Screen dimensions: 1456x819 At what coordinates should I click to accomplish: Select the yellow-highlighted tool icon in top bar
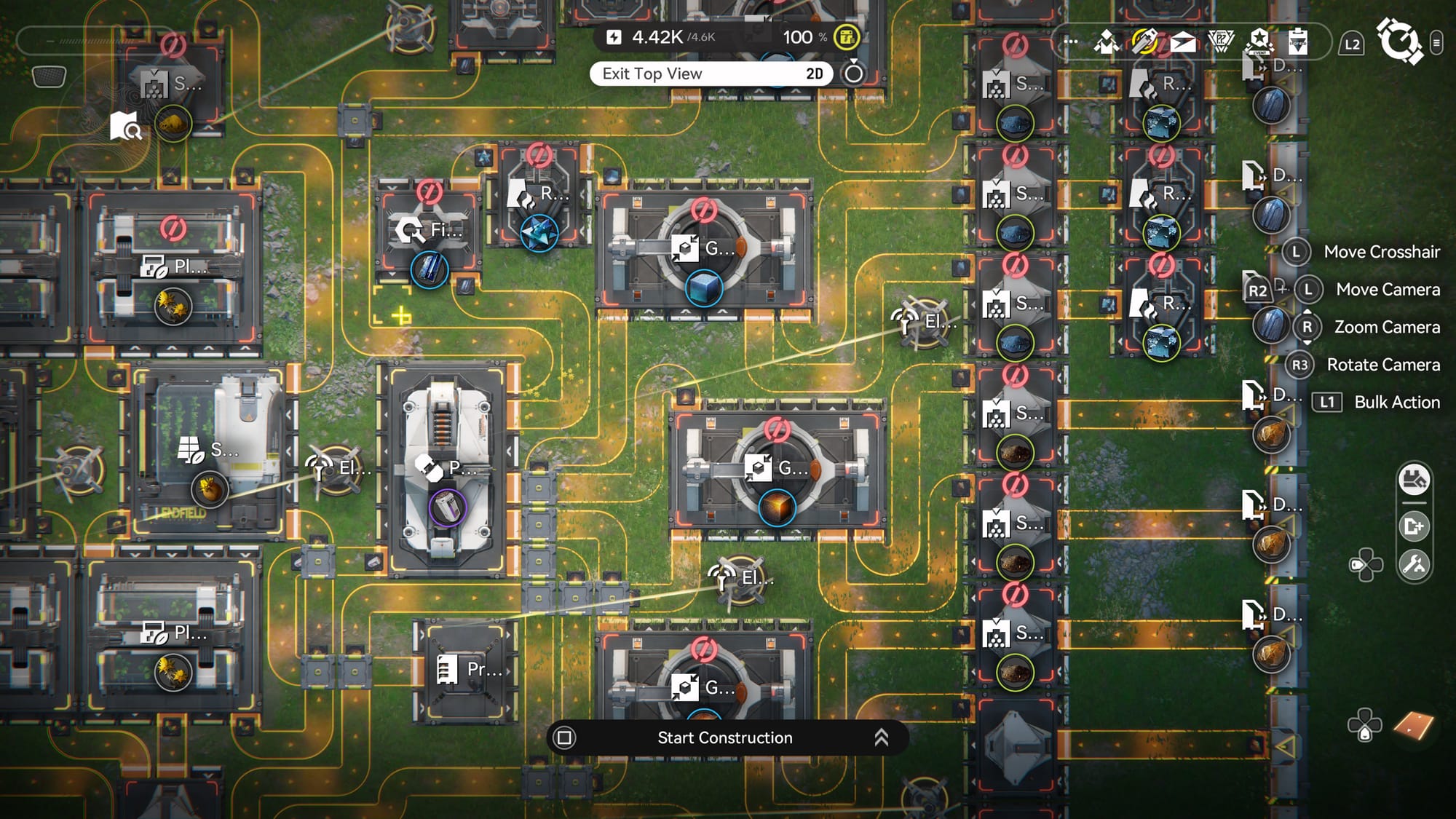point(1145,41)
